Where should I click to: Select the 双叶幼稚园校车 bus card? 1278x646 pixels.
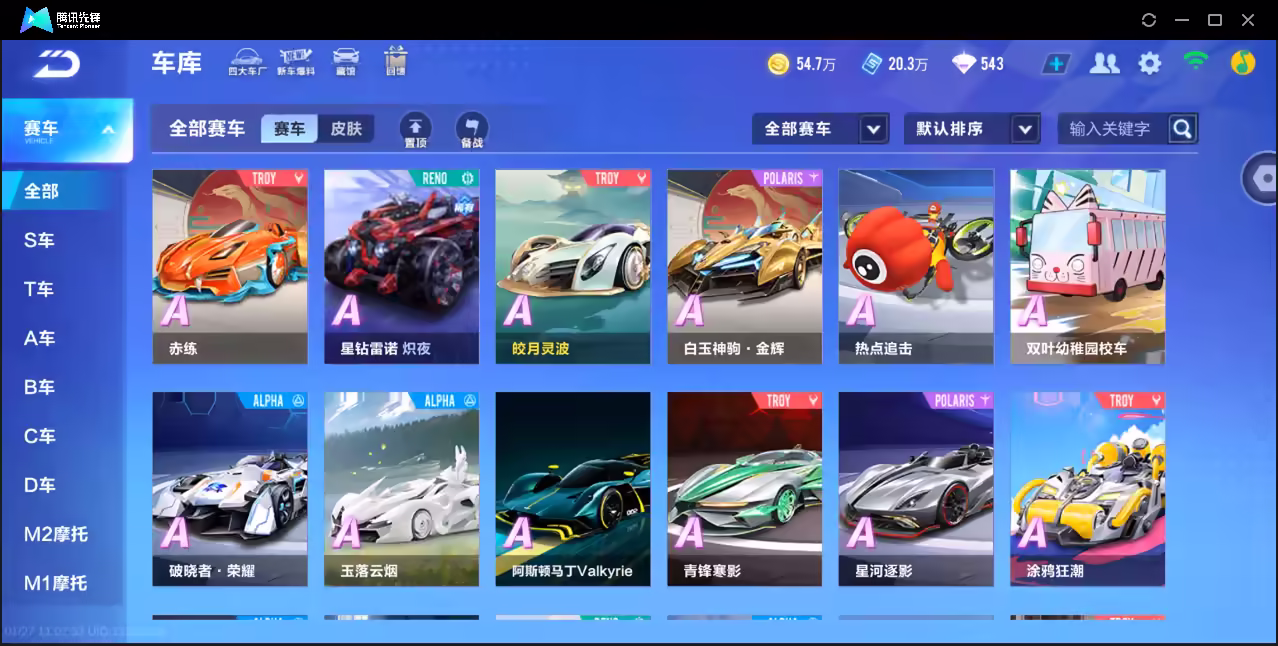[x=1087, y=265]
